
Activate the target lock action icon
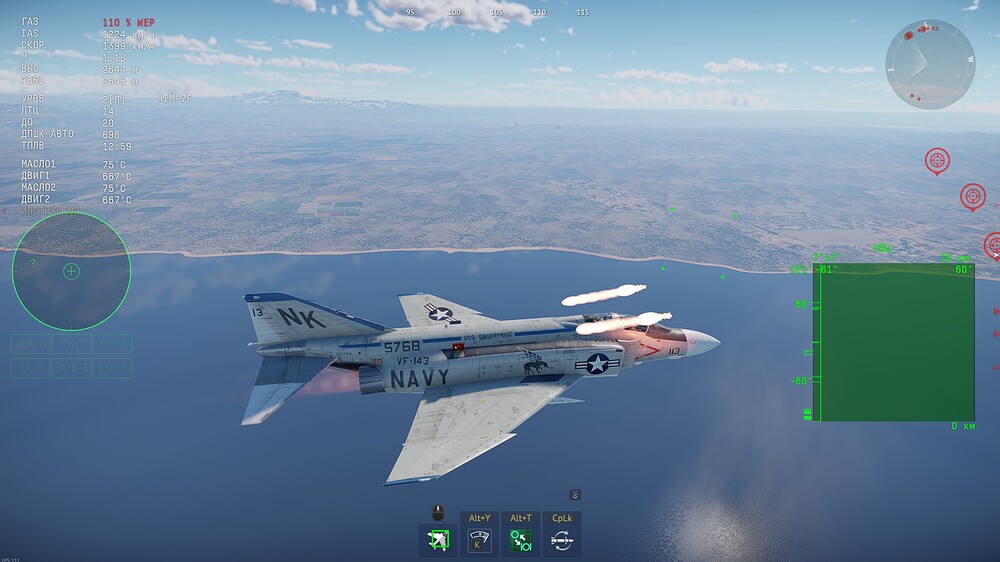[437, 541]
